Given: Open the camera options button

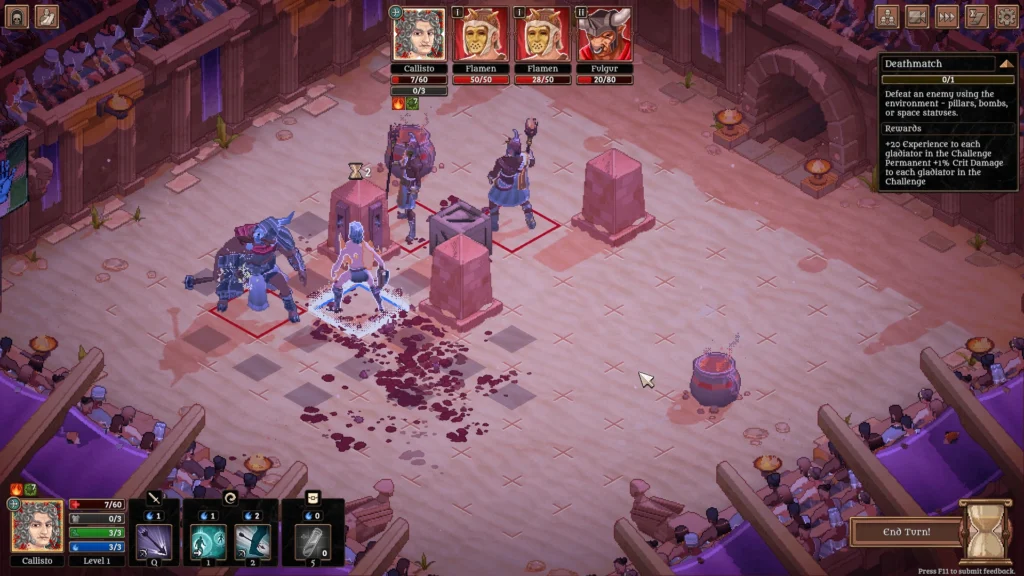Looking at the screenshot, I should tap(917, 16).
